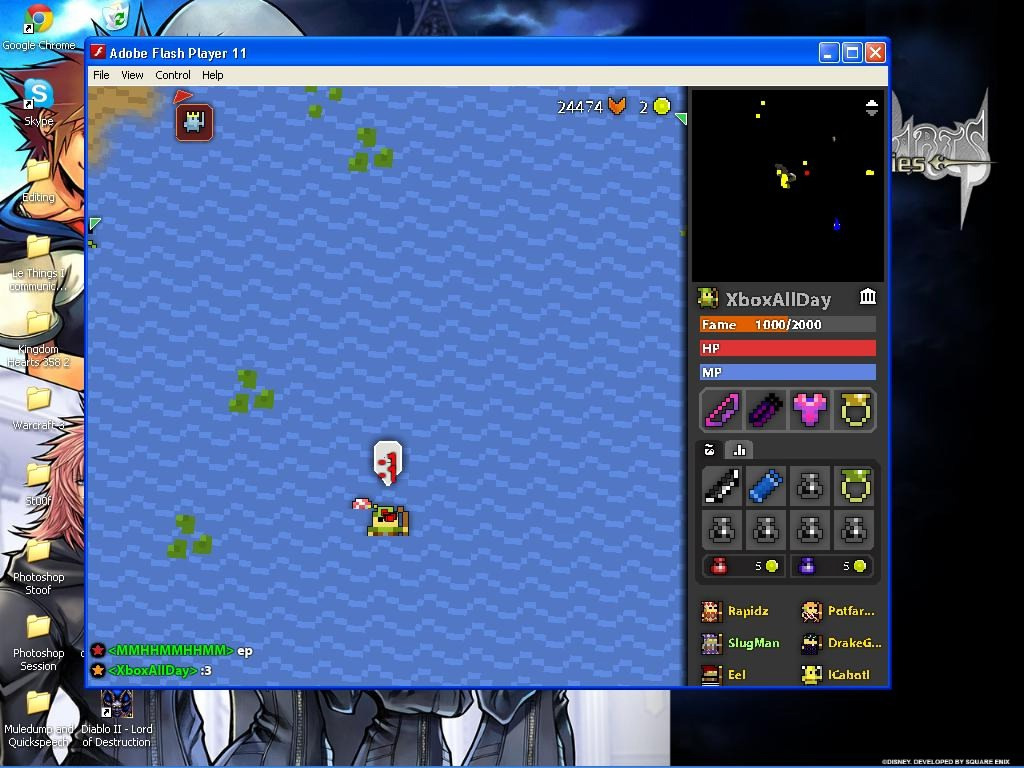Select the equipped pink armor slot
1024x768 pixels.
coord(810,410)
